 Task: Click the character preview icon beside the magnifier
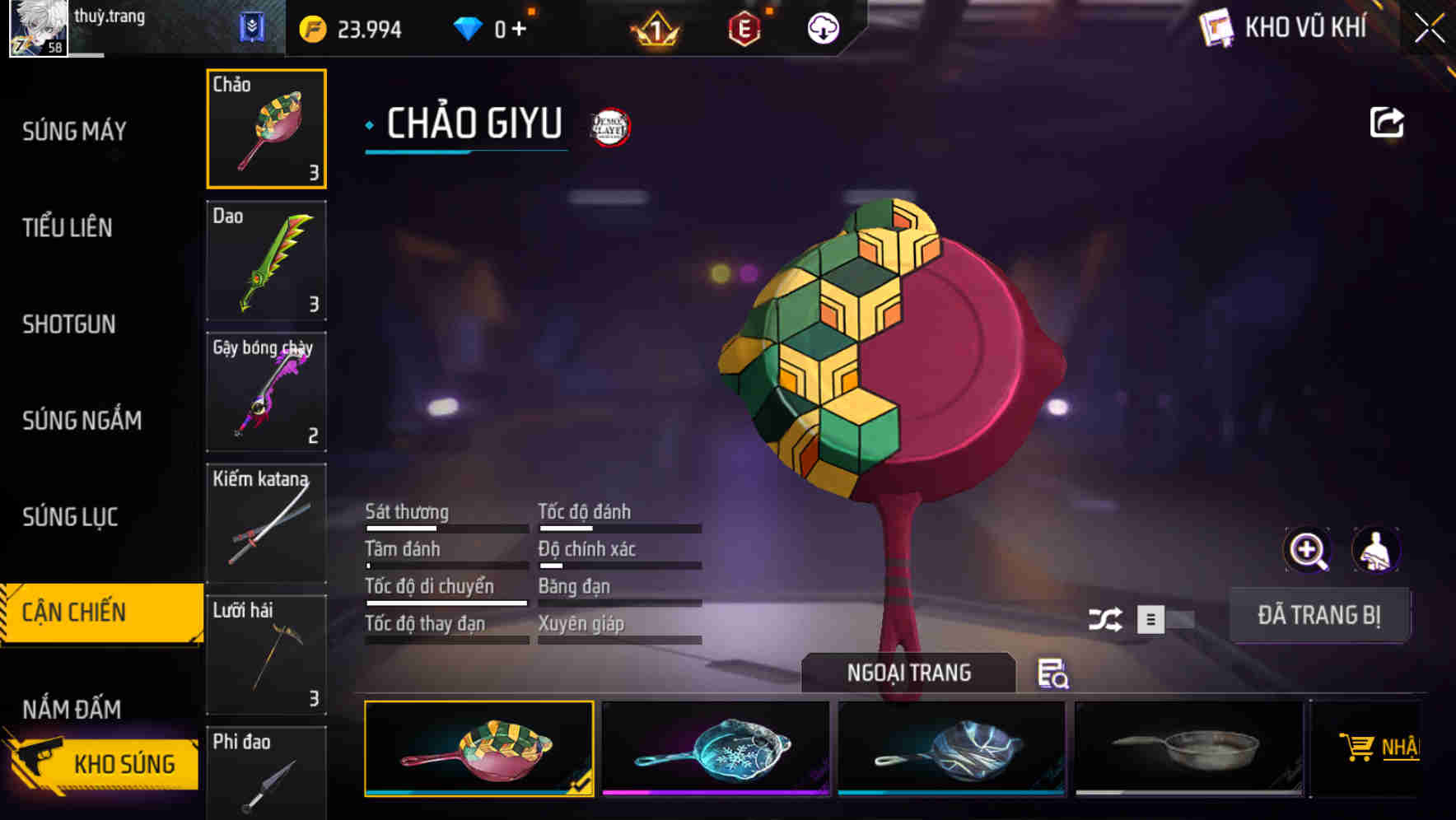pos(1376,549)
